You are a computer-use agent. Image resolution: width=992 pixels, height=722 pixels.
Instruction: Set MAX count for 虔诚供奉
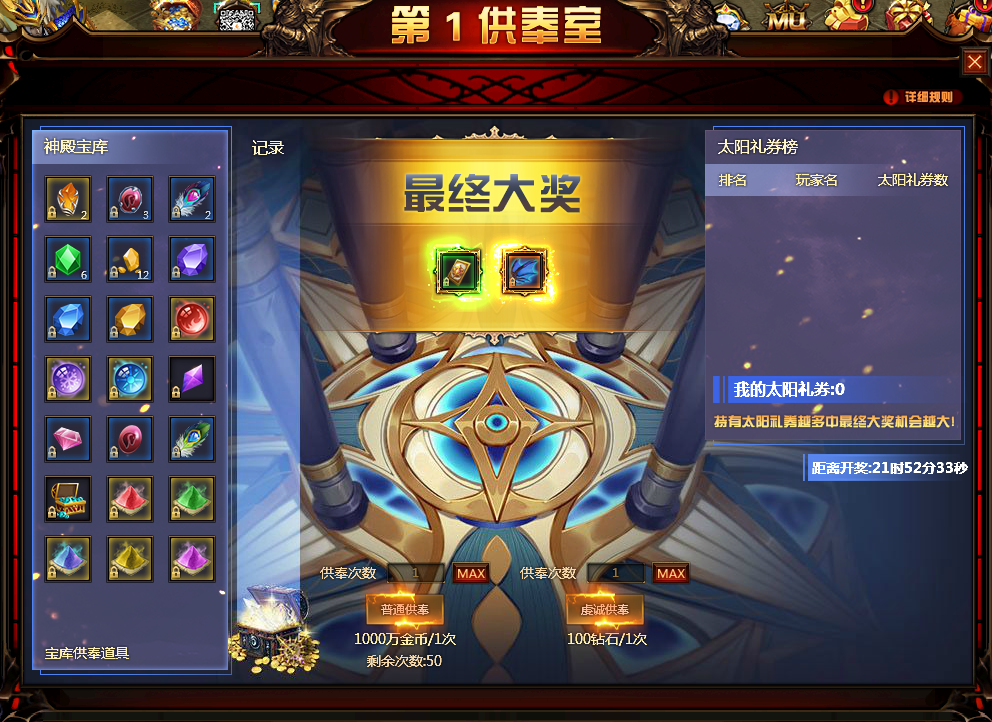(671, 573)
